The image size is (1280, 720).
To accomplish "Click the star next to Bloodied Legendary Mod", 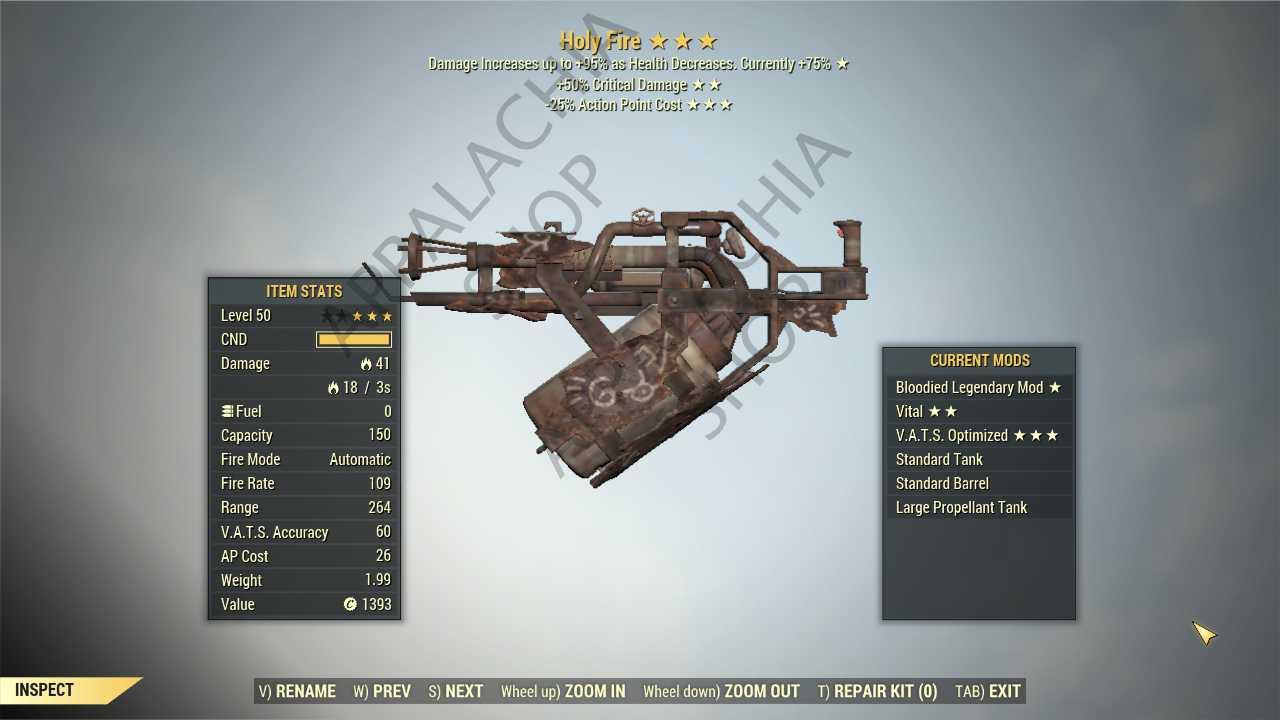I will click(1056, 387).
